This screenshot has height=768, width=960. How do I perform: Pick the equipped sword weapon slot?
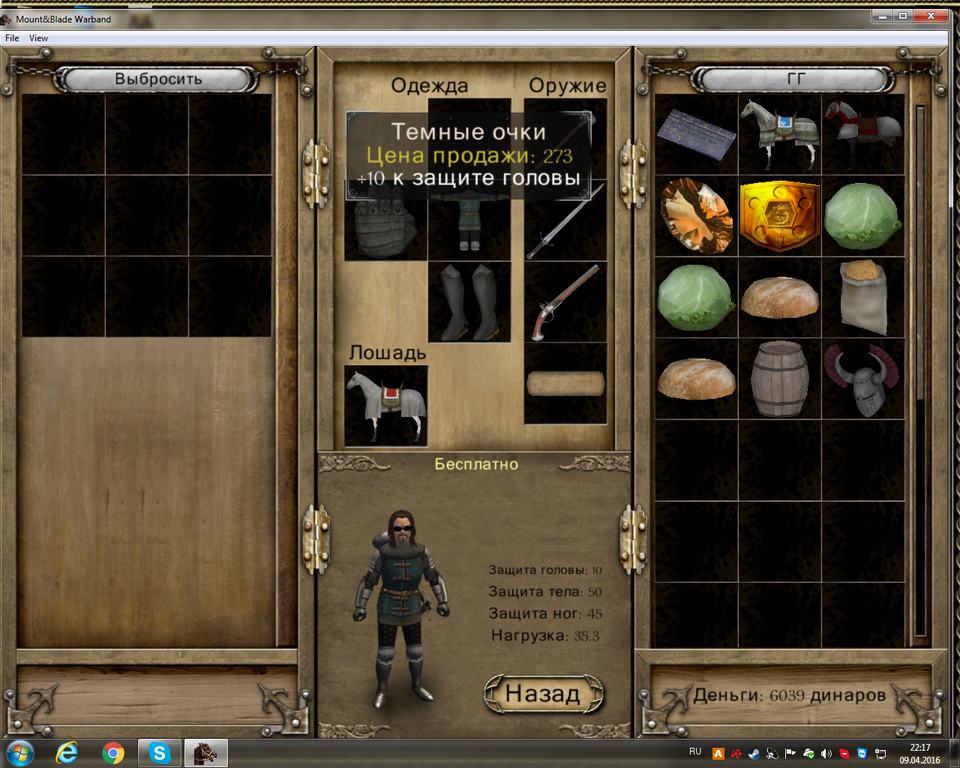(x=565, y=220)
